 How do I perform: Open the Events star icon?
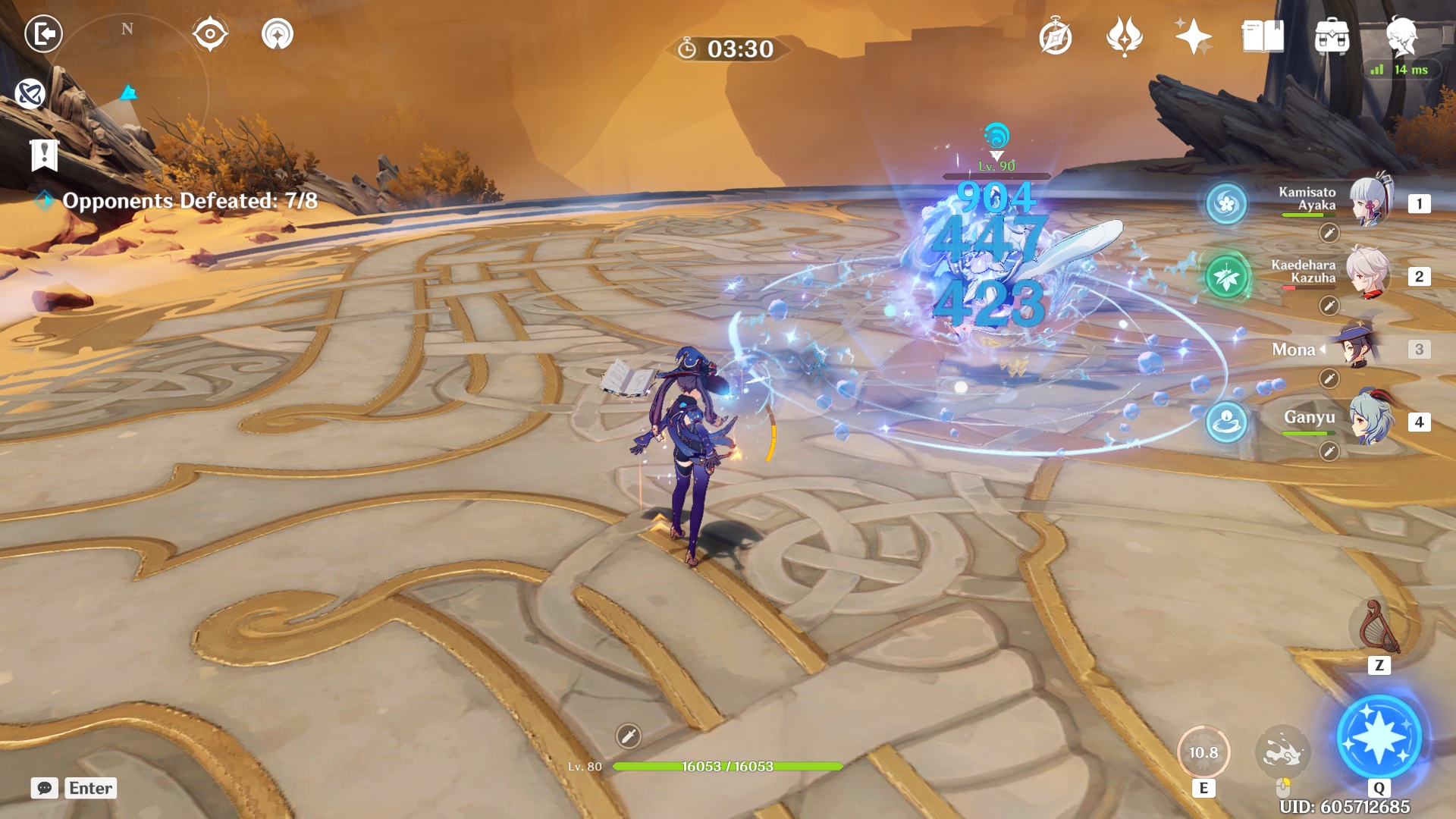[1193, 36]
